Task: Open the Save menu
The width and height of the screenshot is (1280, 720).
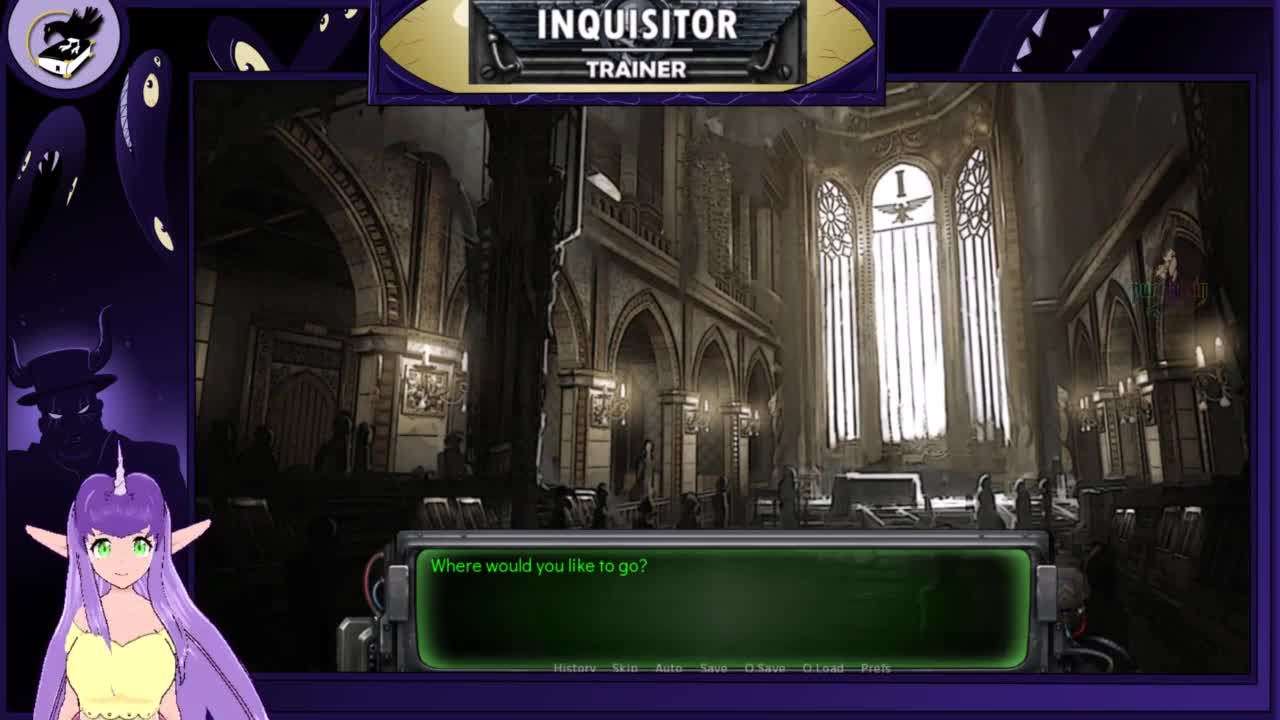Action: [x=713, y=668]
